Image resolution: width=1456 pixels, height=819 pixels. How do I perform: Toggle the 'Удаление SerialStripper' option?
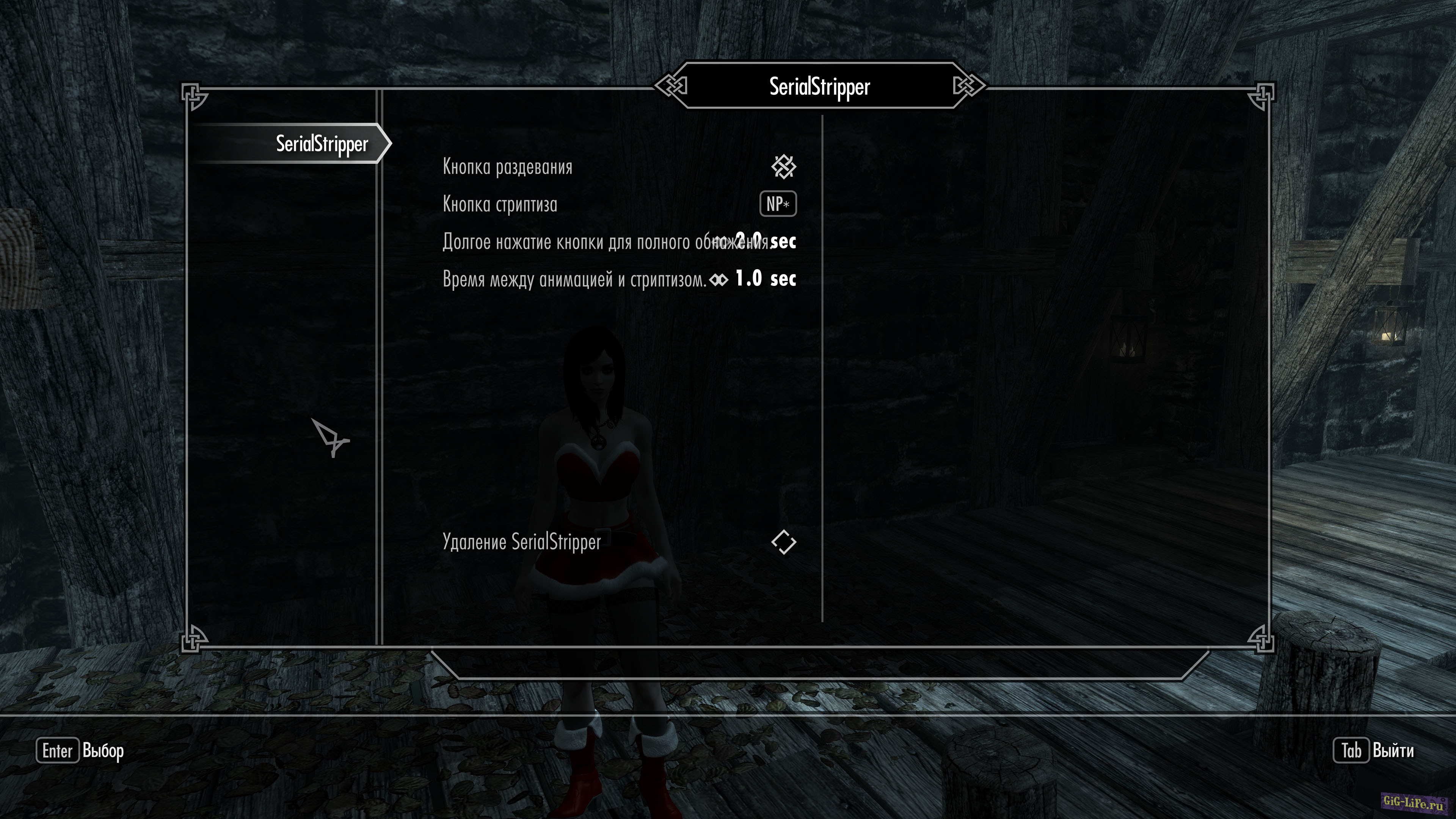[783, 542]
